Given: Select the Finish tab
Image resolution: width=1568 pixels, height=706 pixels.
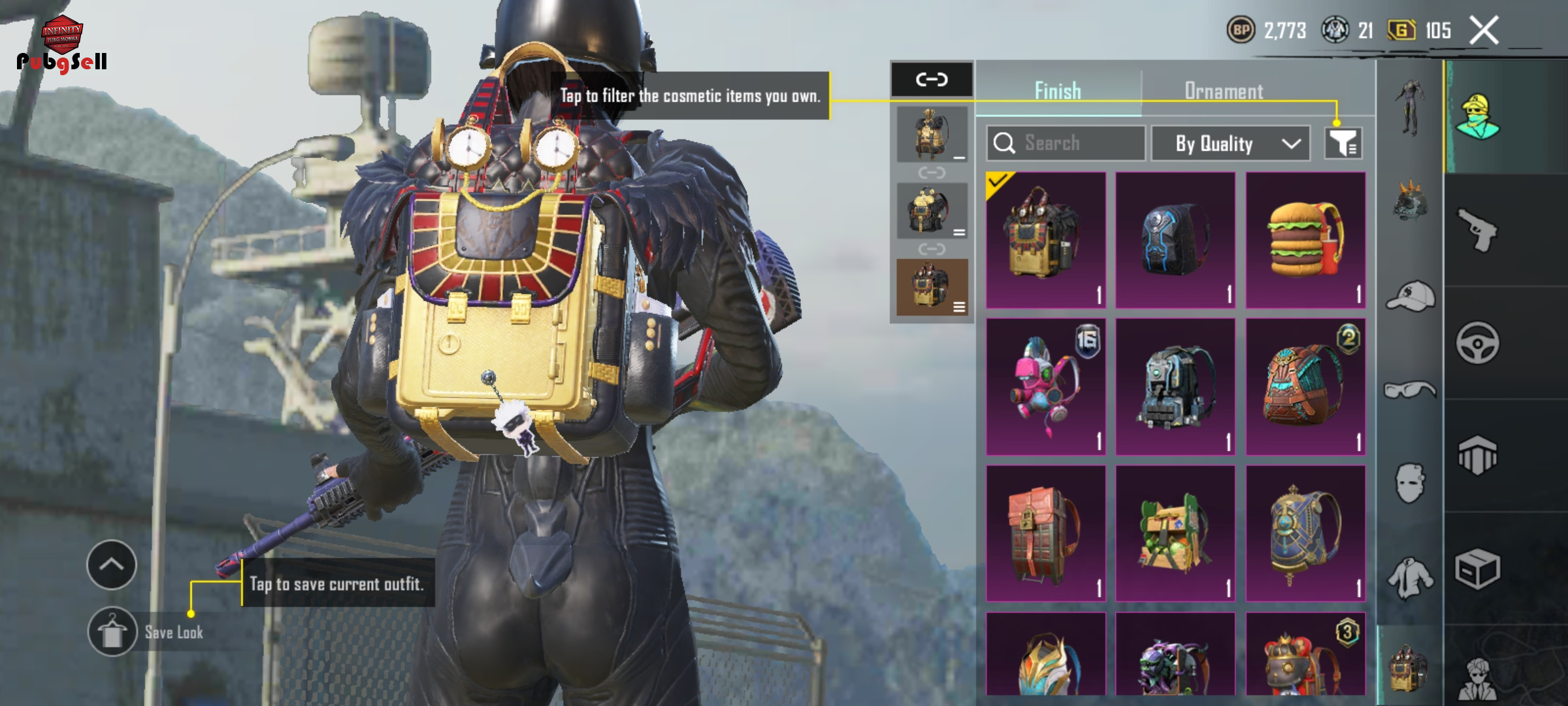Looking at the screenshot, I should [x=1058, y=92].
